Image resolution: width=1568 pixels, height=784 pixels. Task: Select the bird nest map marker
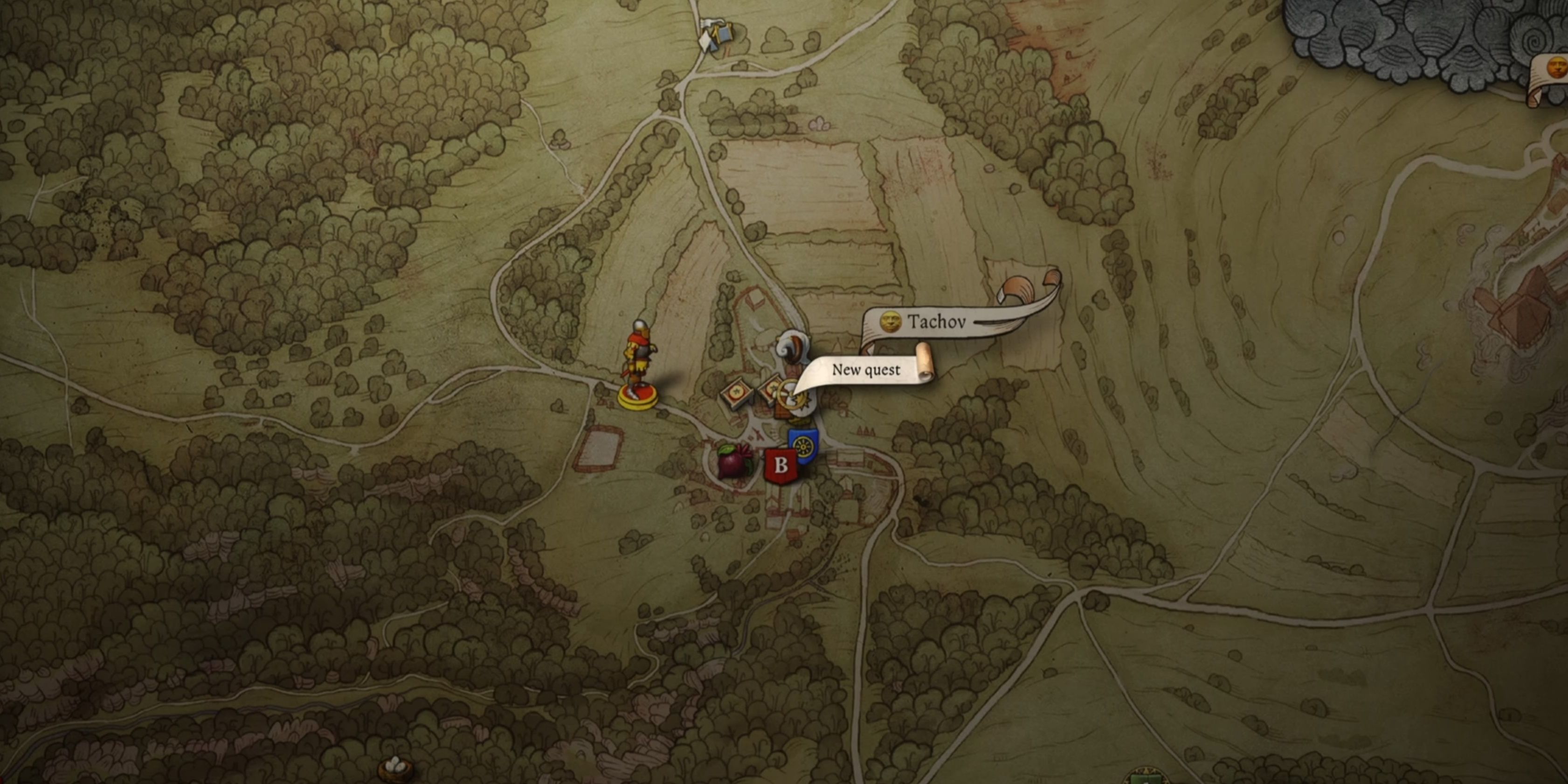[396, 768]
